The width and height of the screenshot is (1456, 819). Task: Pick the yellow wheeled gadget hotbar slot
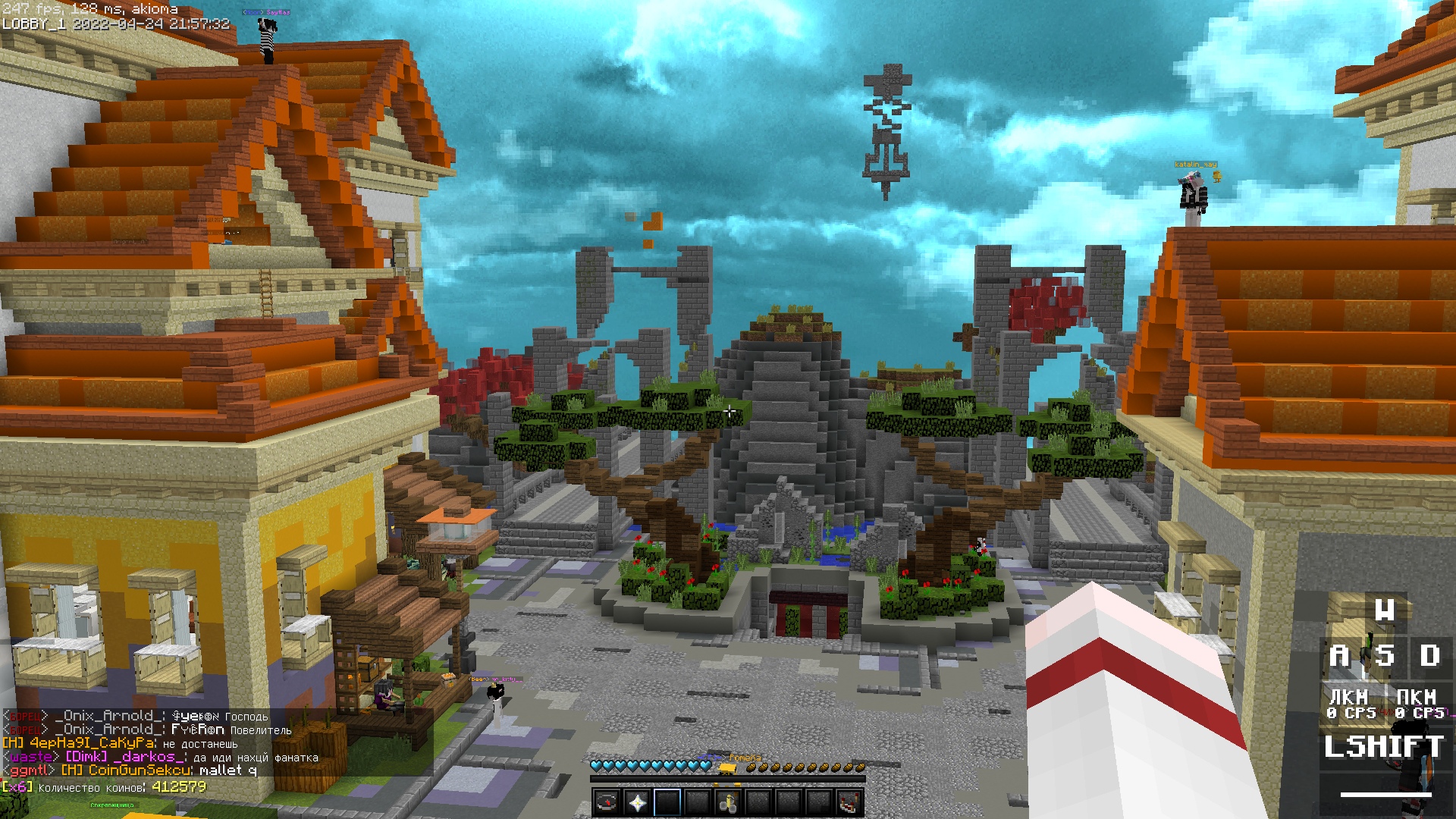(728, 802)
